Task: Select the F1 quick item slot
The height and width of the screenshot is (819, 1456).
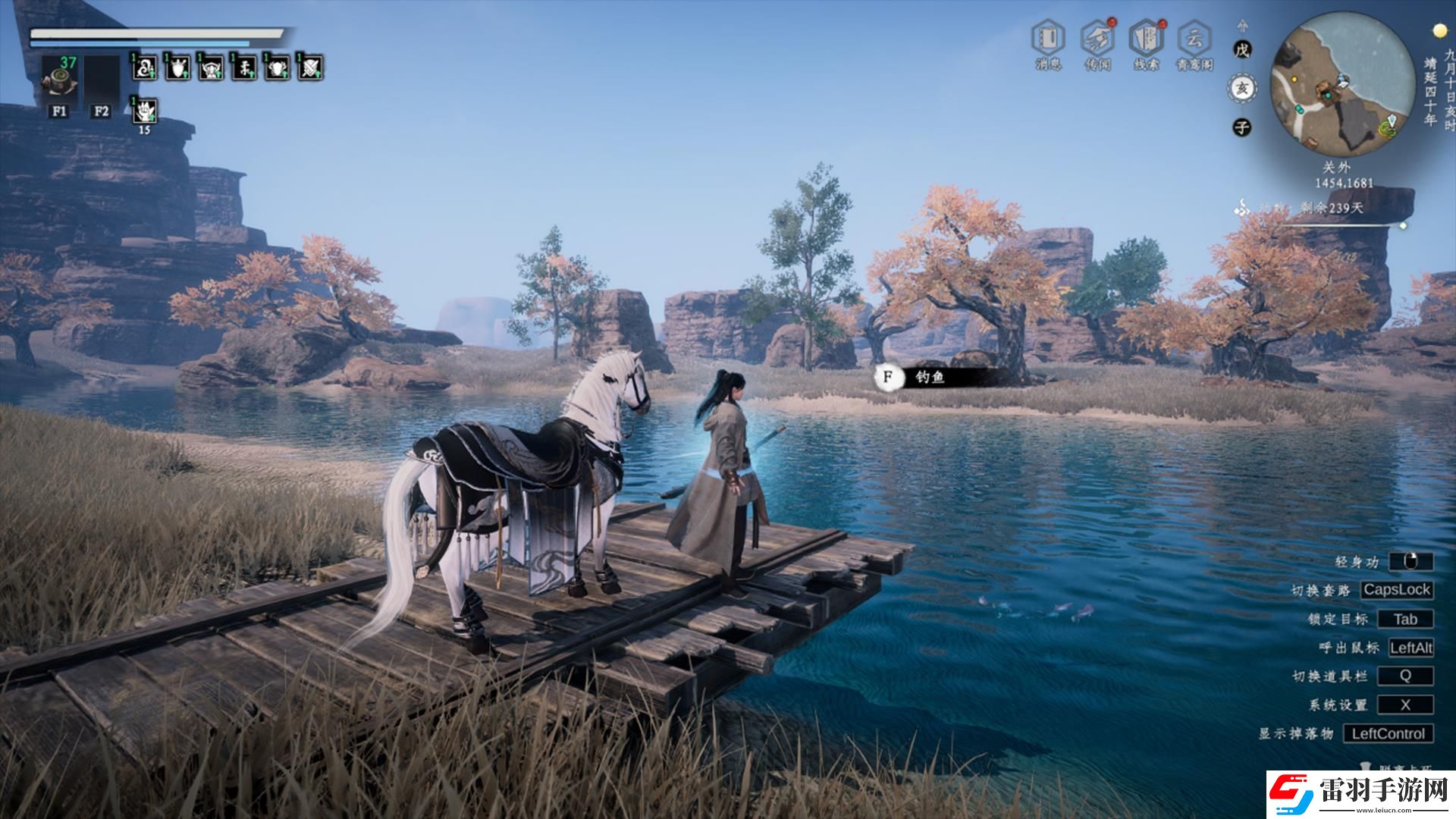Action: 58,77
